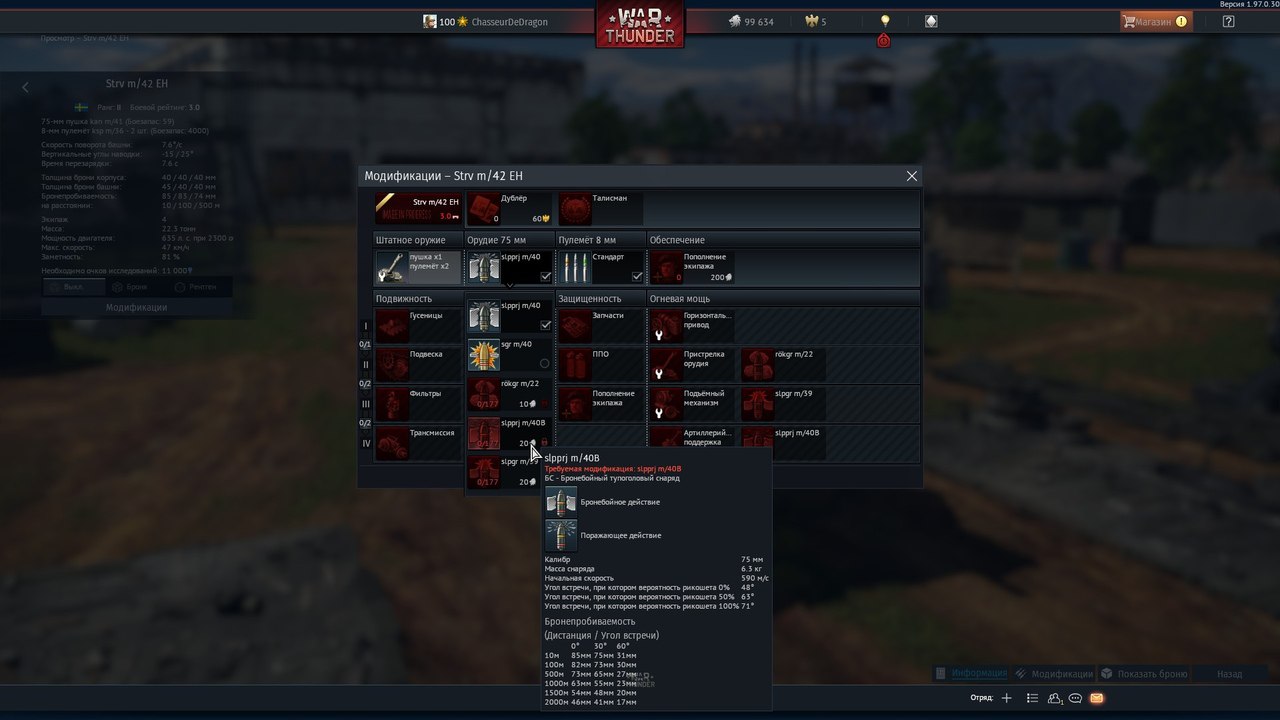This screenshot has width=1280, height=720.
Task: Open the chat speech bubble icon
Action: (1076, 698)
